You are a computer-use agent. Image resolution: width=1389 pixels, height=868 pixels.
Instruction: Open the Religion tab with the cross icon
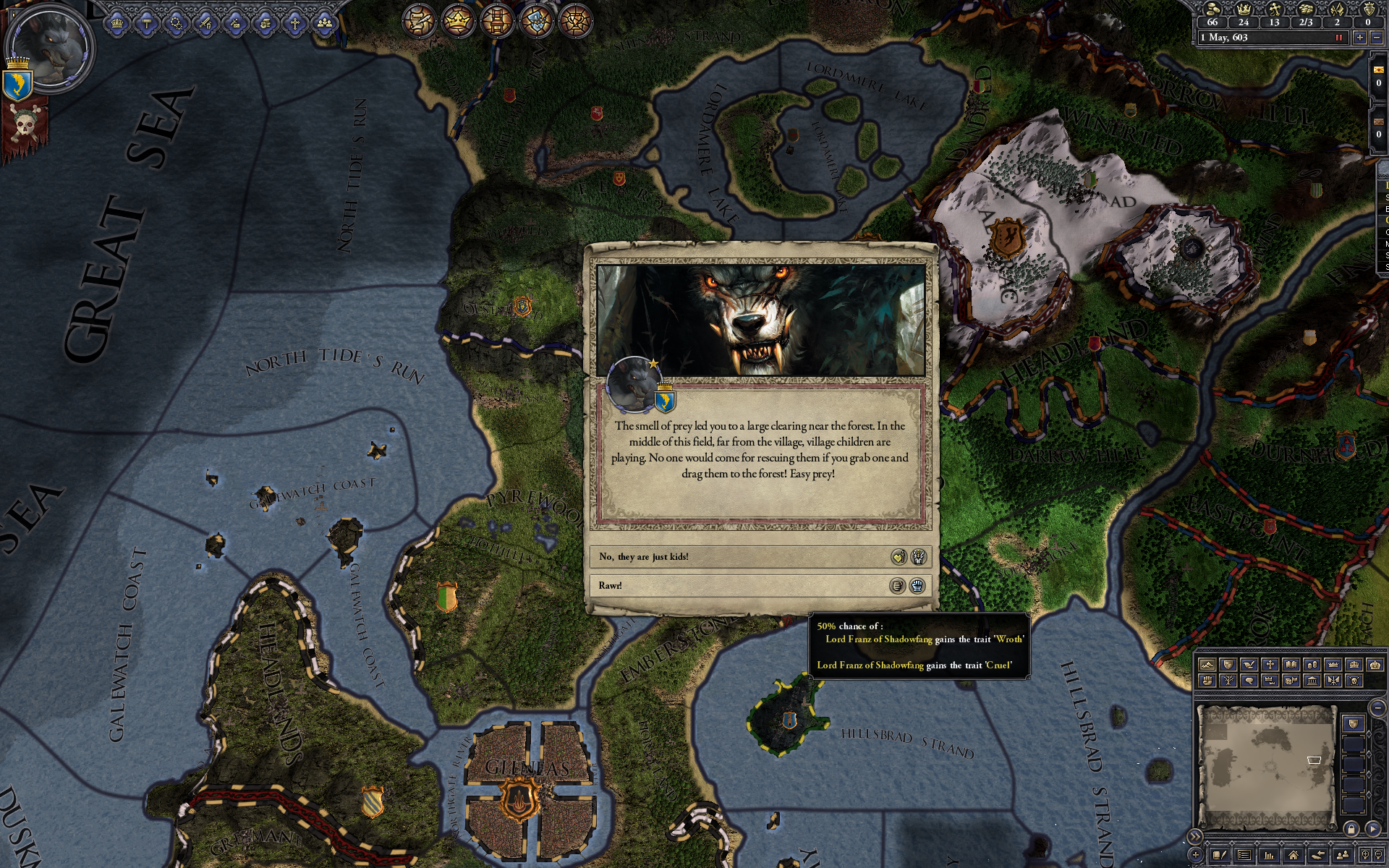pyautogui.click(x=294, y=23)
